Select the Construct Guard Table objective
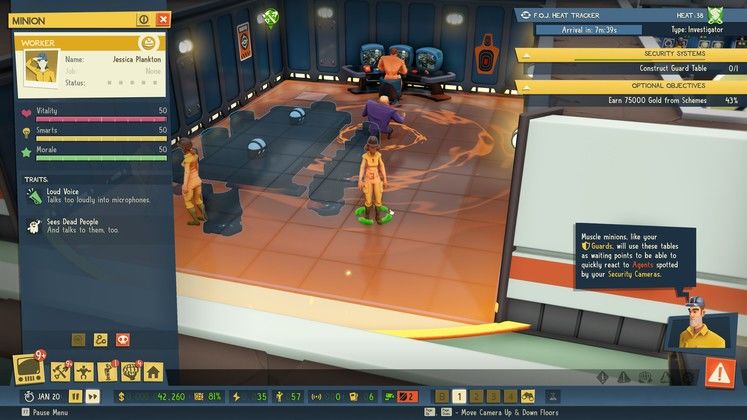The height and width of the screenshot is (420, 747). (631, 68)
